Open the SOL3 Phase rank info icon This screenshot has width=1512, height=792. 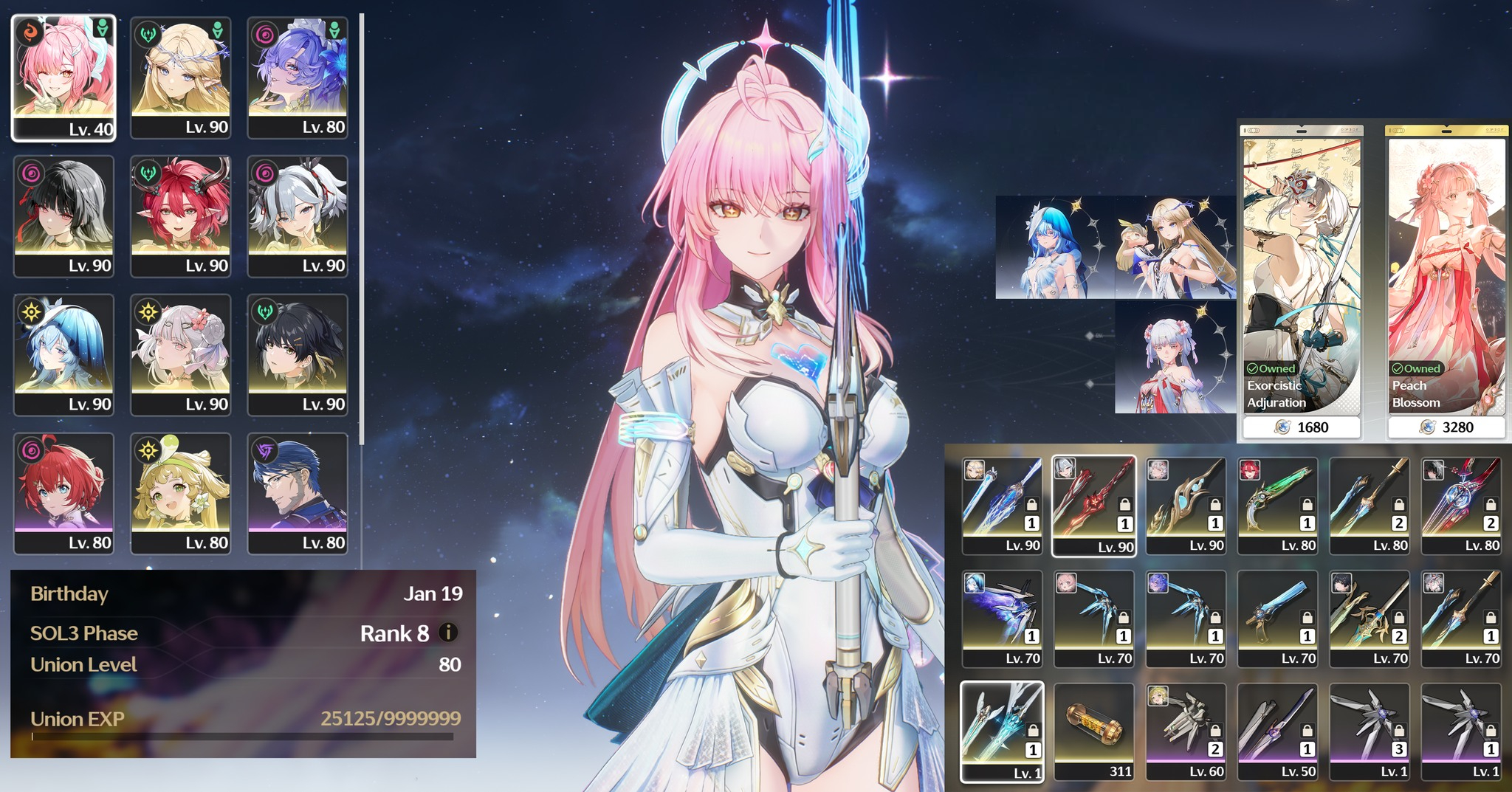[x=448, y=633]
